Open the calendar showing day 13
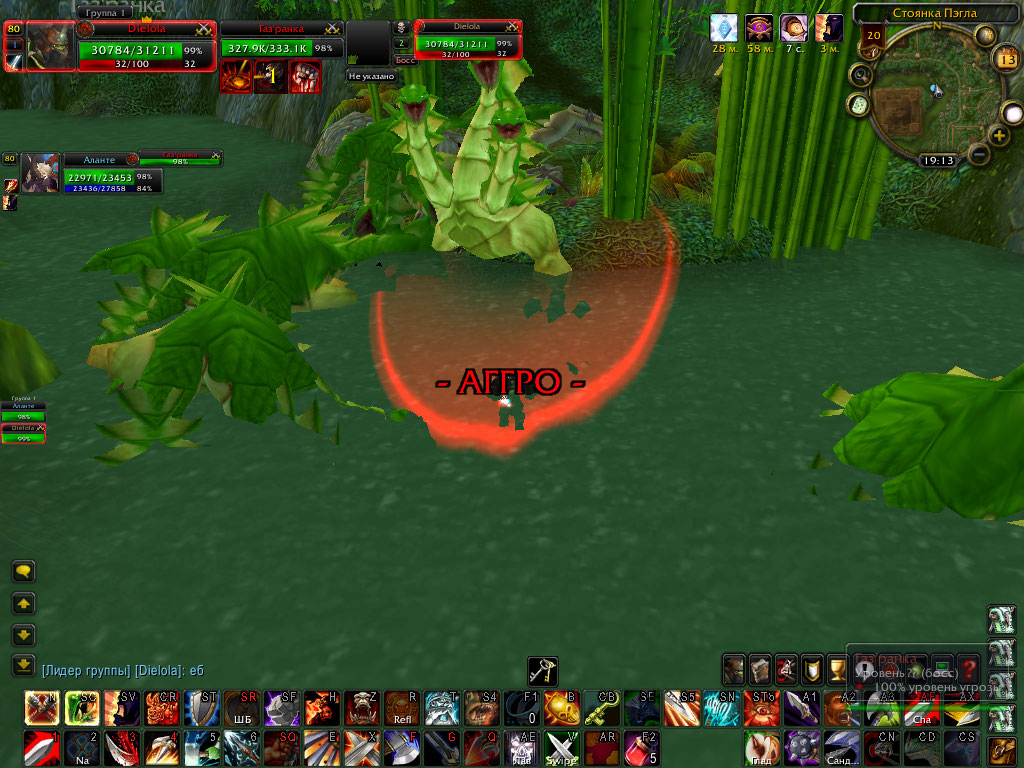 pyautogui.click(x=1006, y=58)
